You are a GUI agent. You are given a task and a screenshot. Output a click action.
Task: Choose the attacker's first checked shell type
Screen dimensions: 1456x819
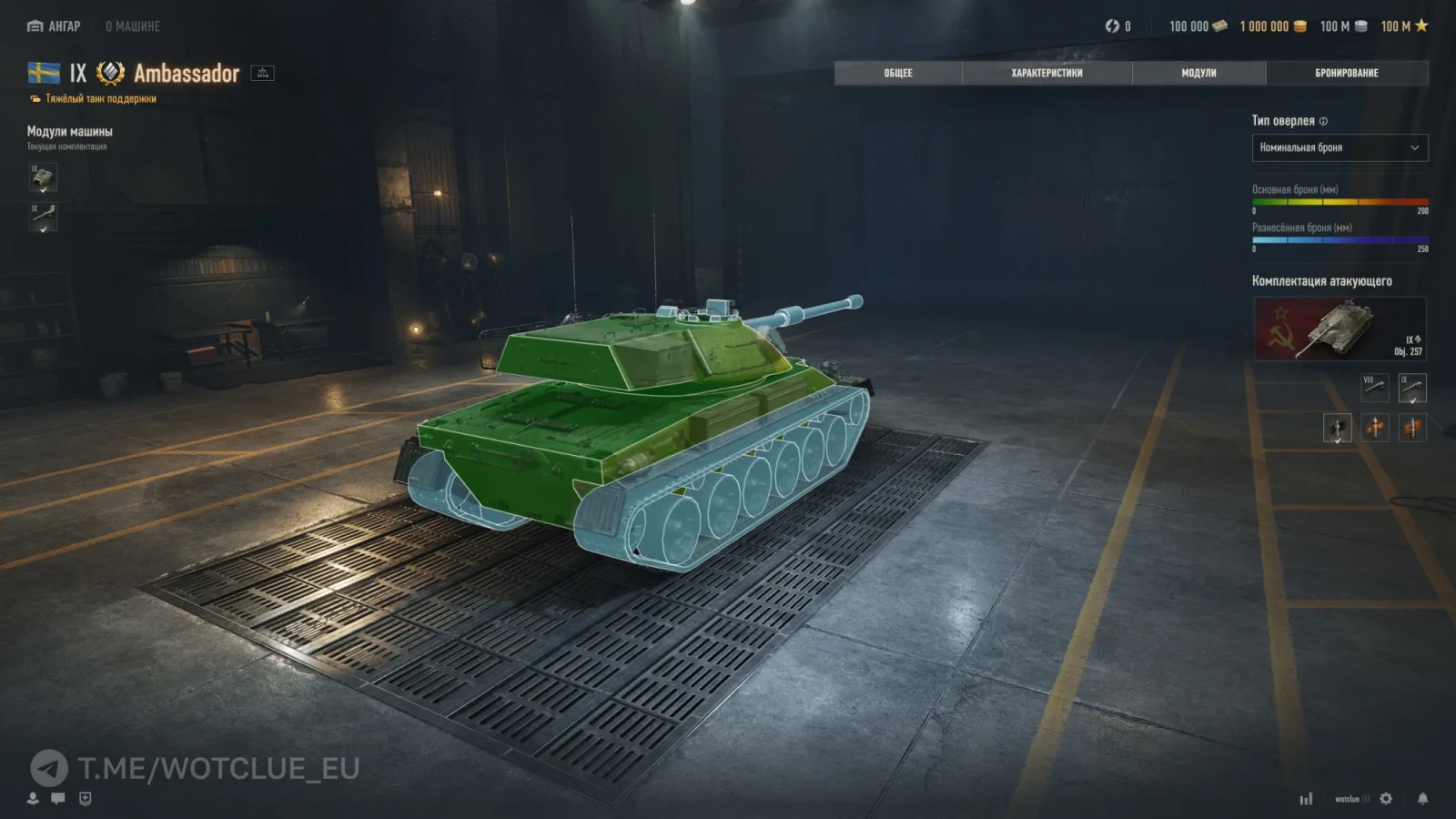(x=1337, y=427)
